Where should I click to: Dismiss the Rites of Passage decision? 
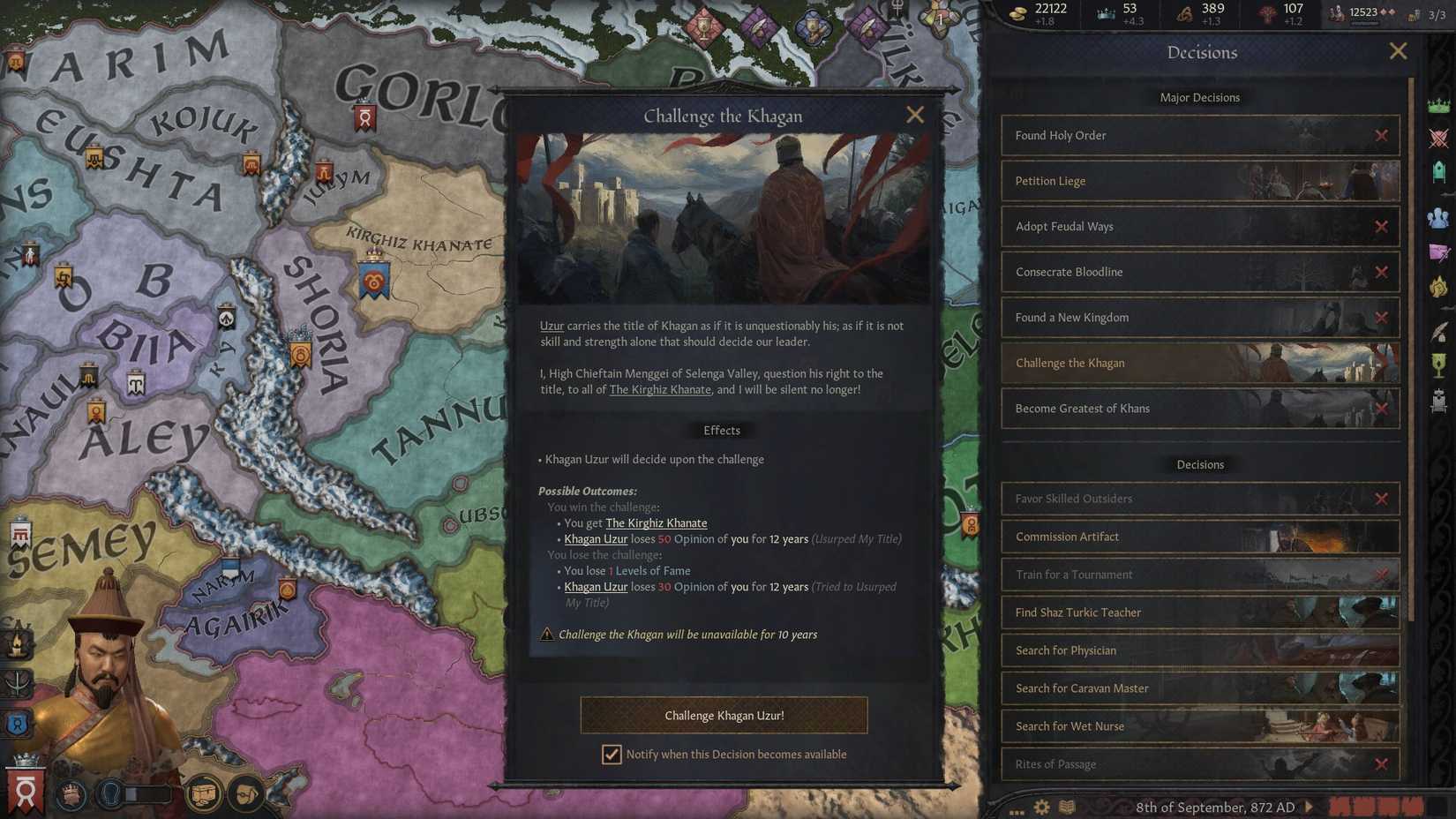(1383, 763)
